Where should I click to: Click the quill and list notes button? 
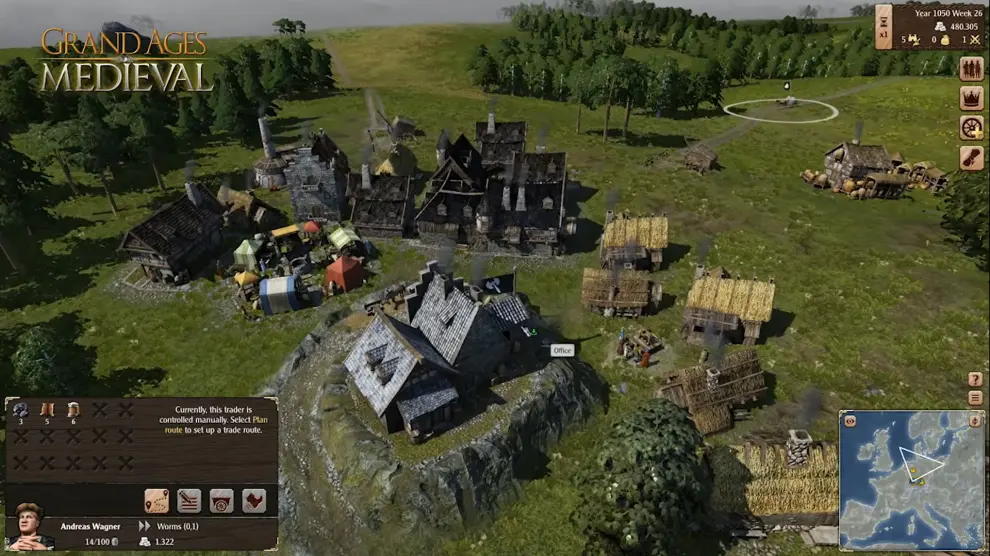coord(189,500)
